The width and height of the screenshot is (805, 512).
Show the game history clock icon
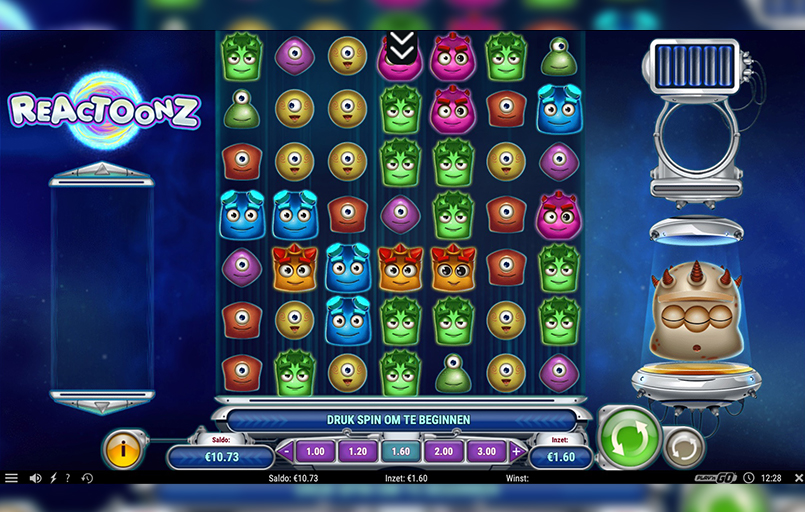pyautogui.click(x=87, y=478)
